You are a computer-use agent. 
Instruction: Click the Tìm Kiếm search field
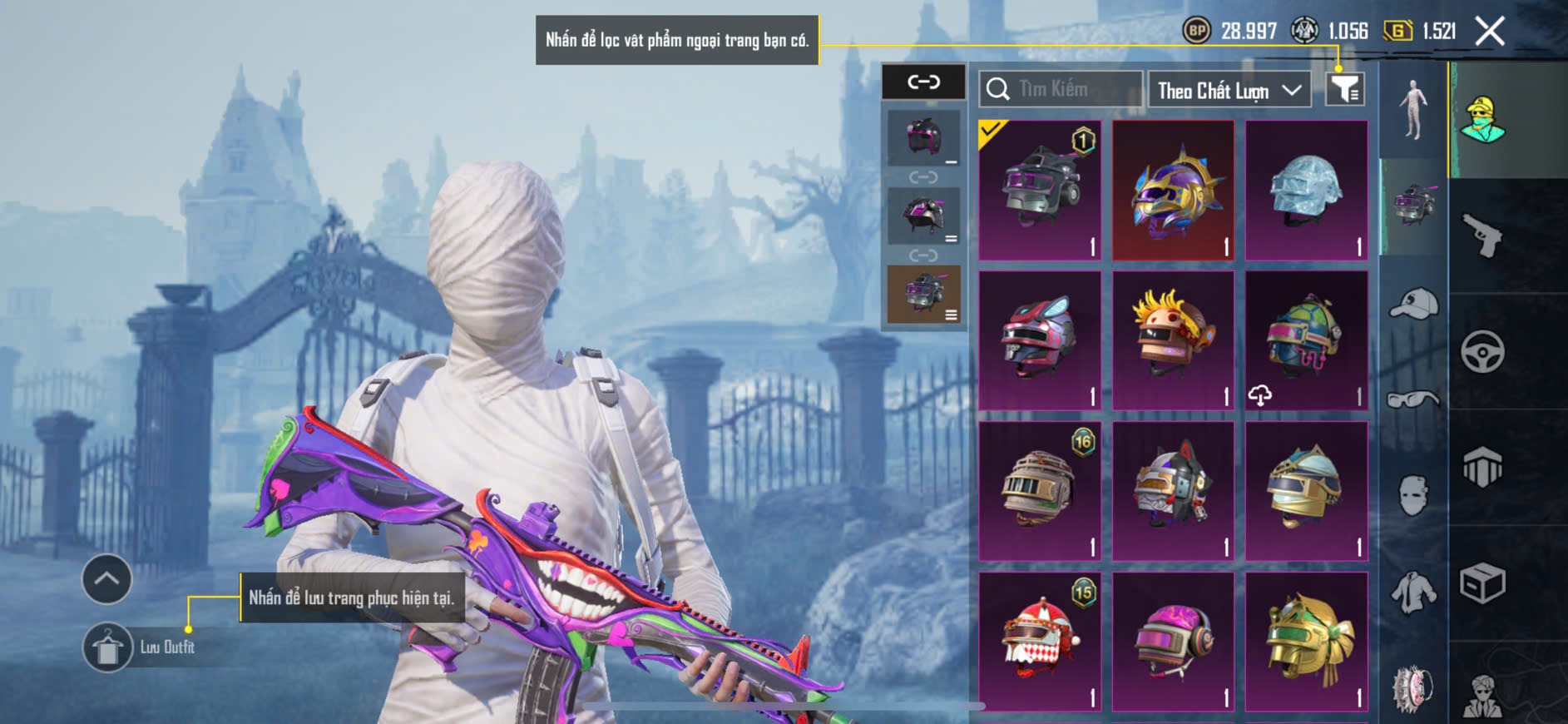(1061, 89)
